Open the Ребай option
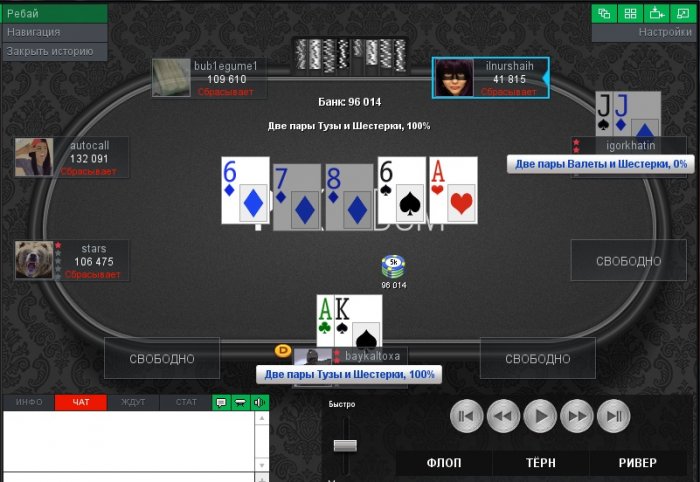The image size is (700, 482). click(54, 14)
